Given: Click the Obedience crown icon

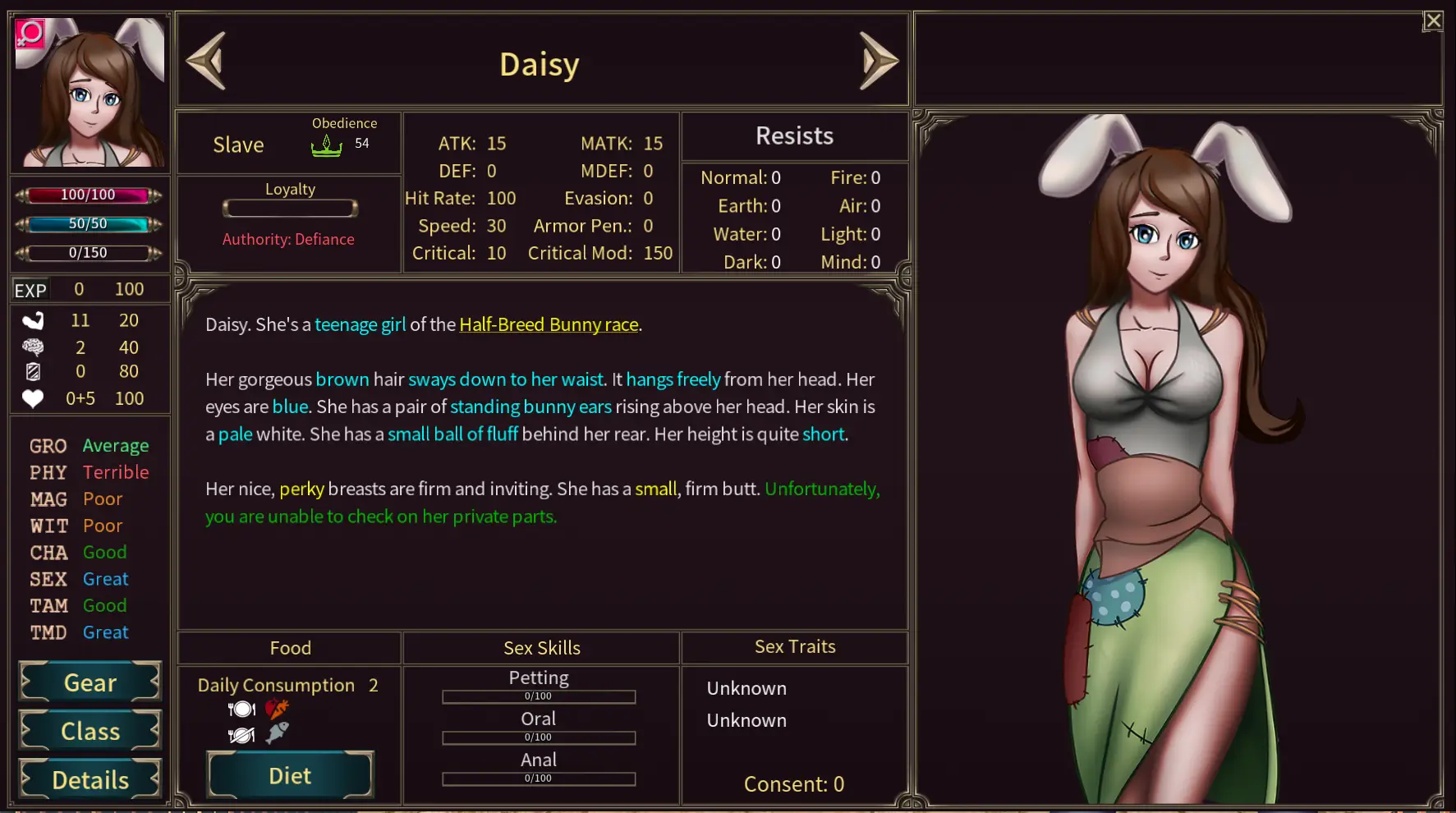Looking at the screenshot, I should coord(328,146).
